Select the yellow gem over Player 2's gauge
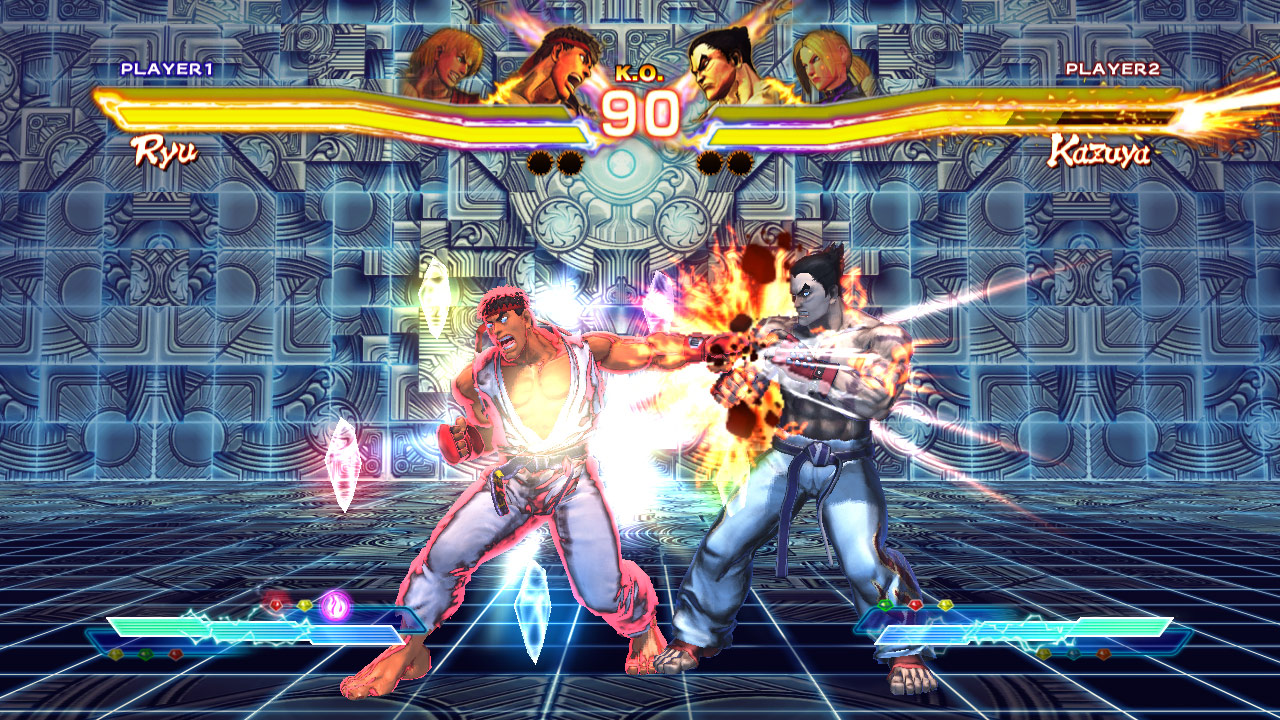This screenshot has width=1280, height=720. [x=946, y=604]
